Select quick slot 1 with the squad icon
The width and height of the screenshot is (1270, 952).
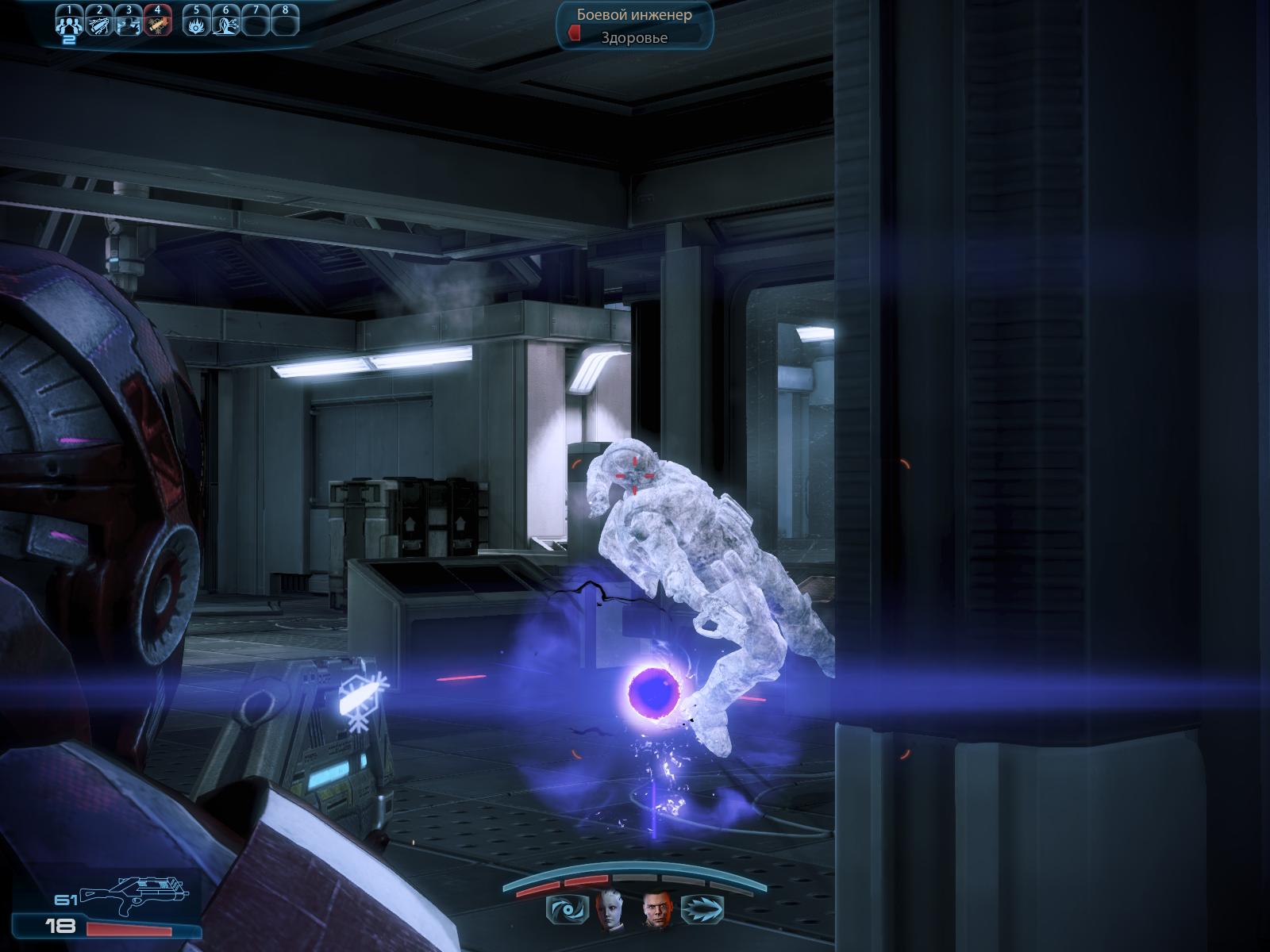pyautogui.click(x=70, y=25)
